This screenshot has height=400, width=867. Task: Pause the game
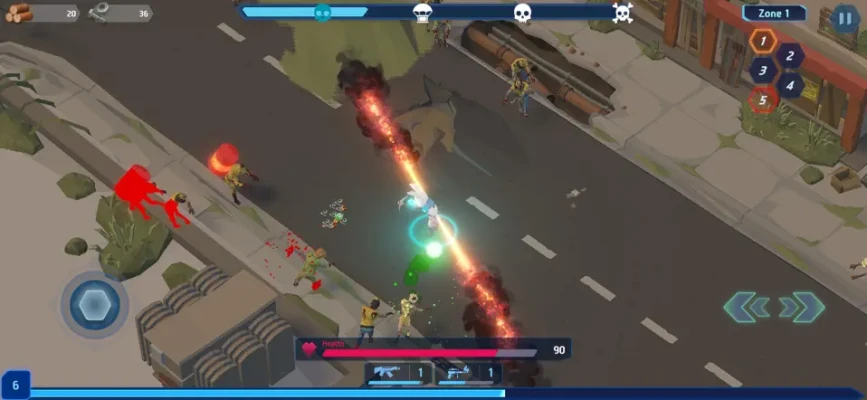pos(844,18)
